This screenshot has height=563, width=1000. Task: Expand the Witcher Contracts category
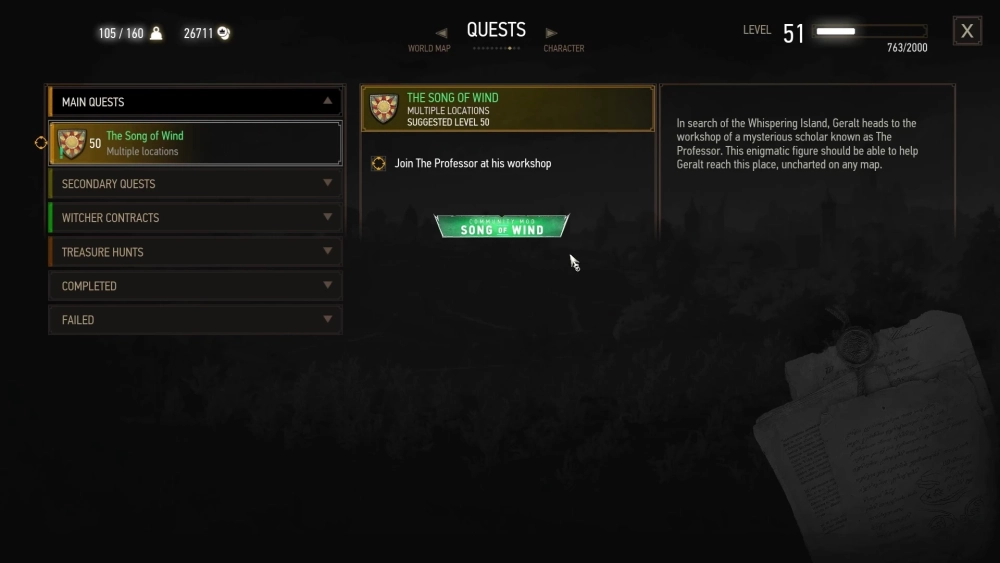point(195,218)
